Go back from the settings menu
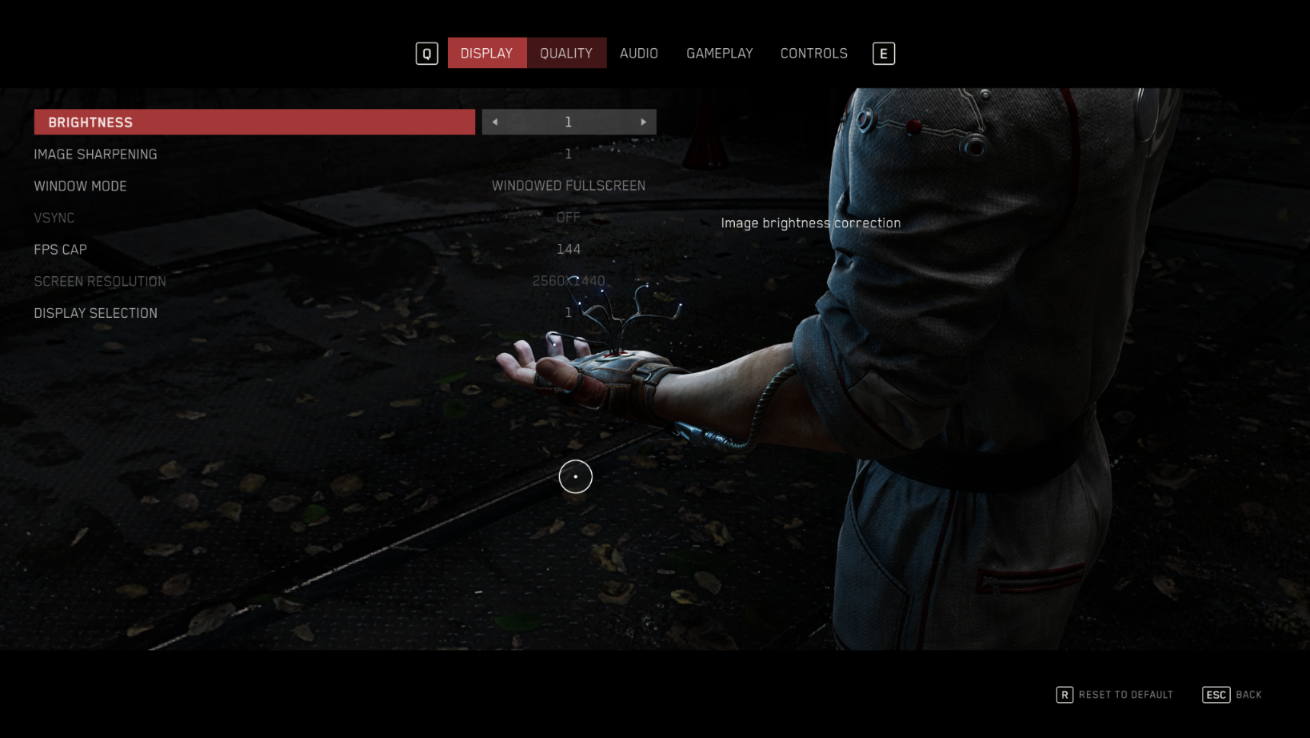Image resolution: width=1310 pixels, height=738 pixels. pyautogui.click(x=1232, y=694)
